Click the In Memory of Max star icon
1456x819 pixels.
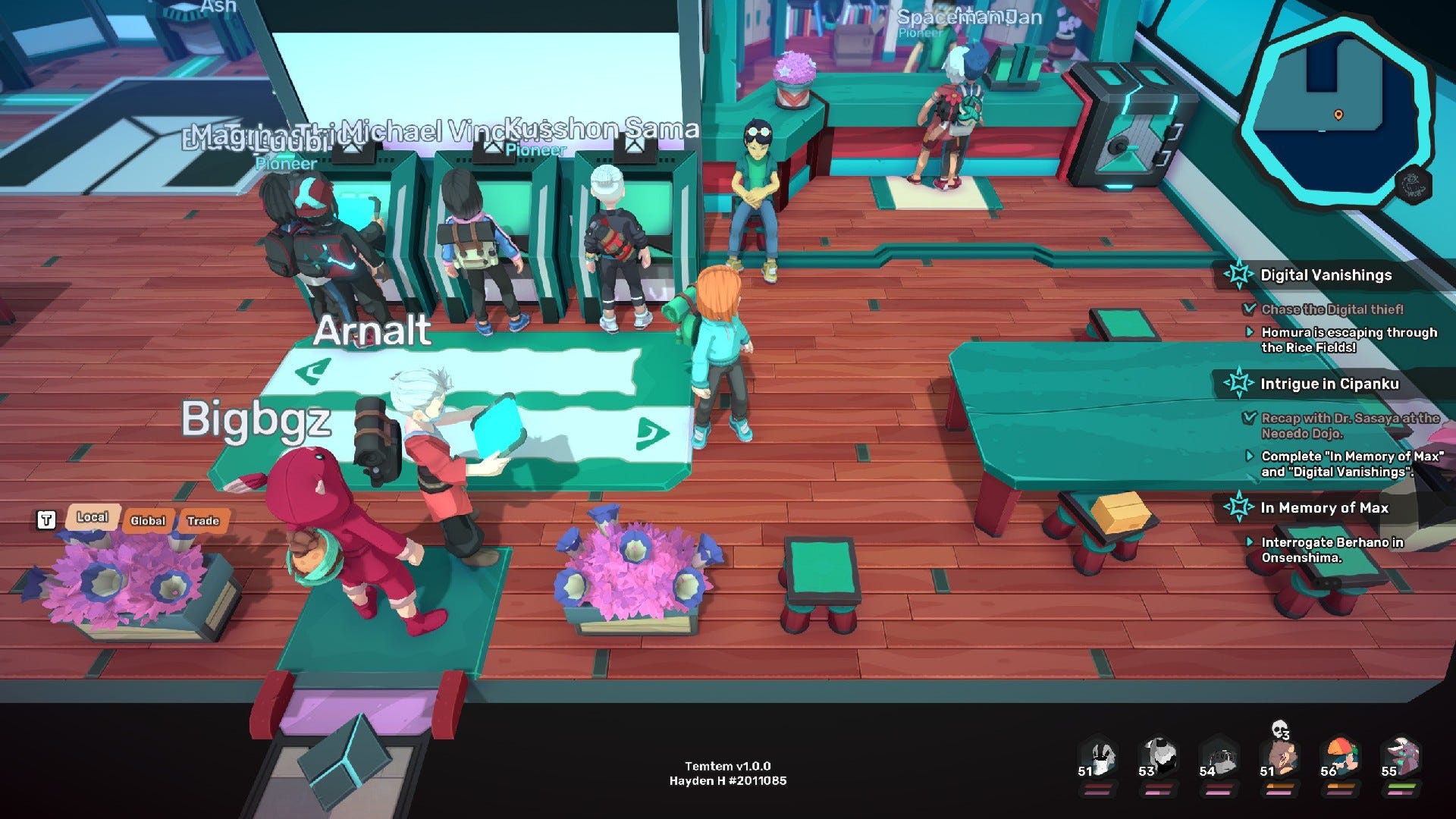[x=1241, y=508]
